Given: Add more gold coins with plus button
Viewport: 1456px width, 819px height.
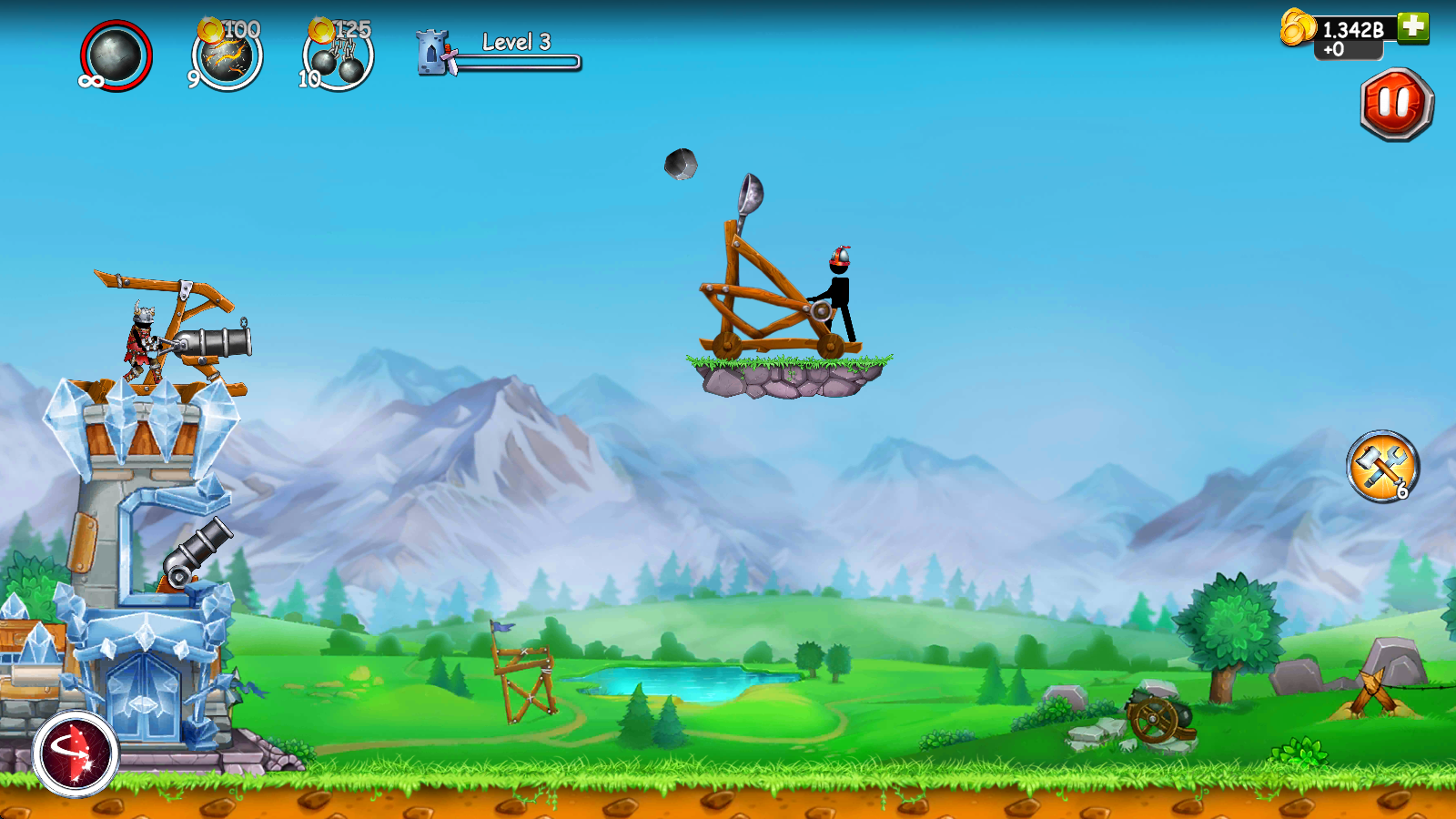Looking at the screenshot, I should (x=1413, y=27).
